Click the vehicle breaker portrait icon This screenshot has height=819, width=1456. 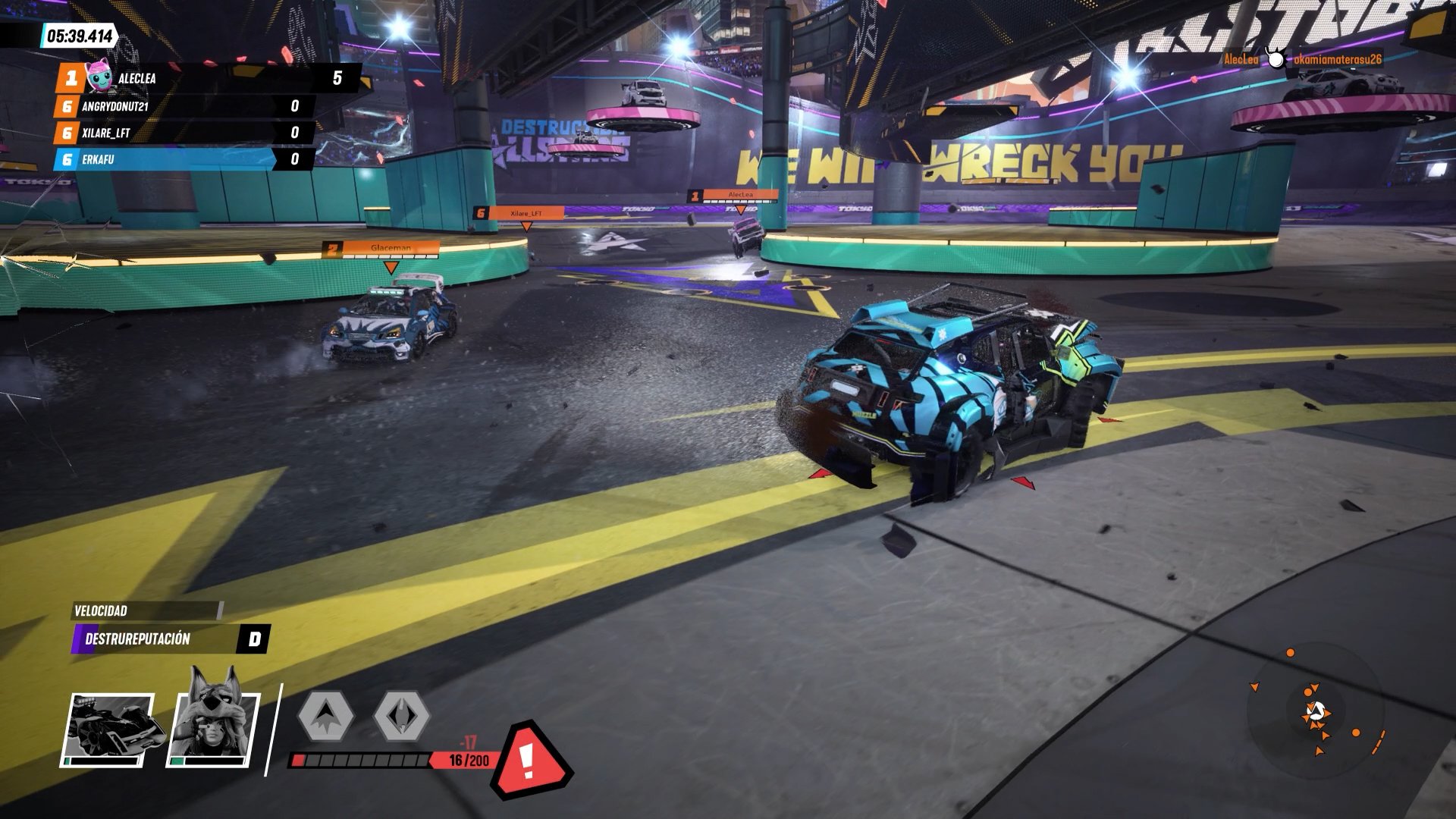(108, 730)
